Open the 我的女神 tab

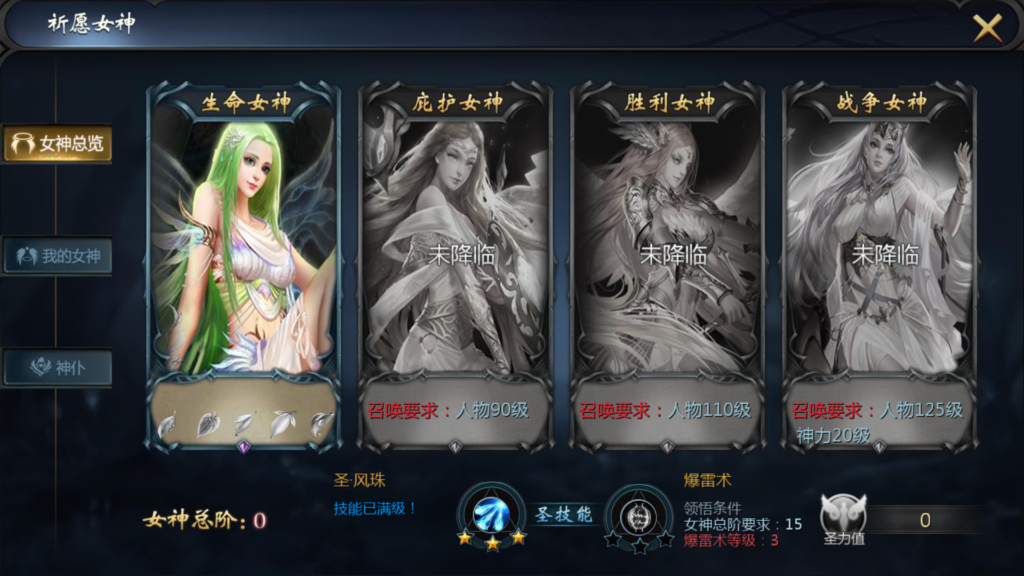tap(58, 256)
